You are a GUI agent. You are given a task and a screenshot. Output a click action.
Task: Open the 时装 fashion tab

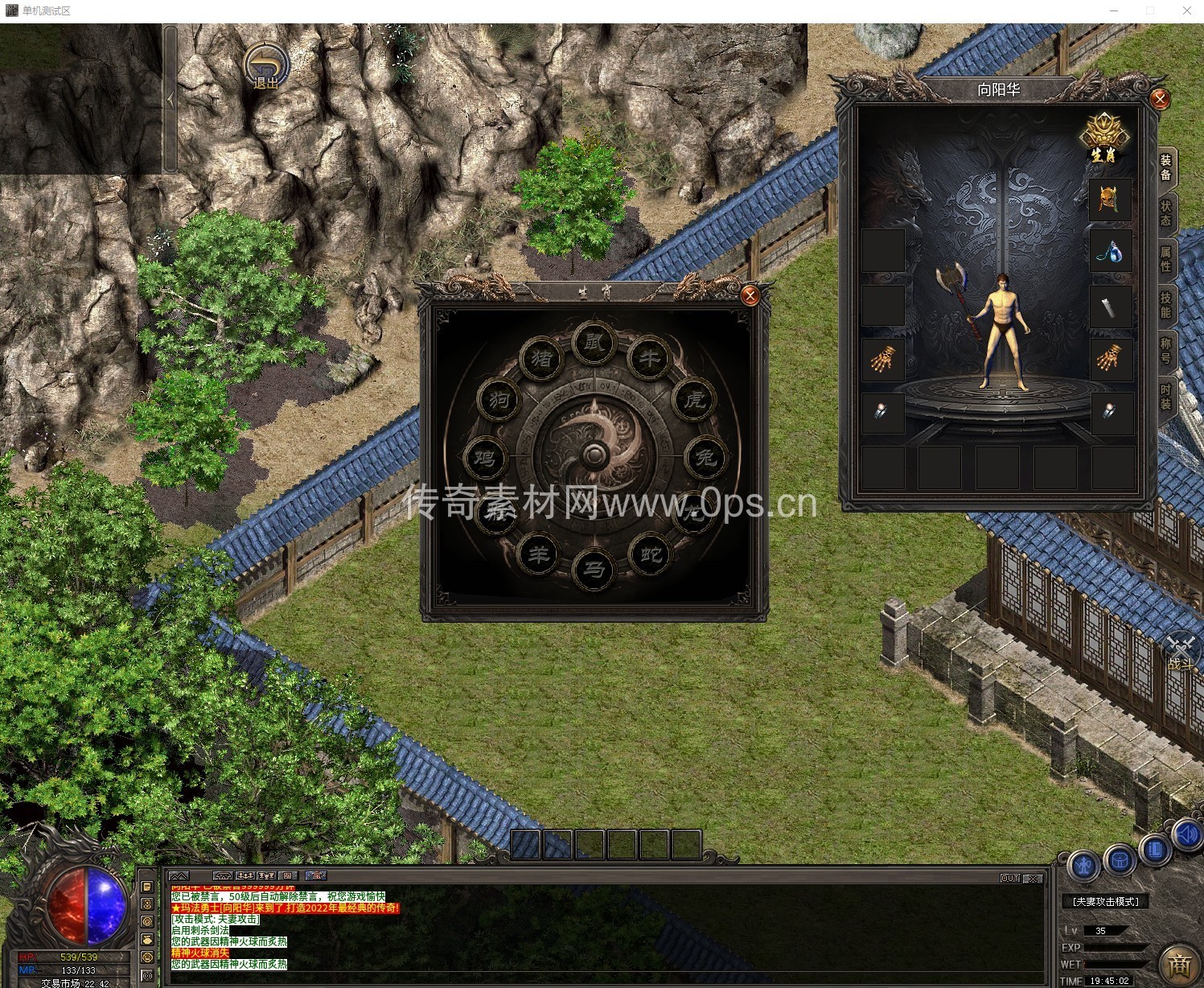(x=1165, y=397)
